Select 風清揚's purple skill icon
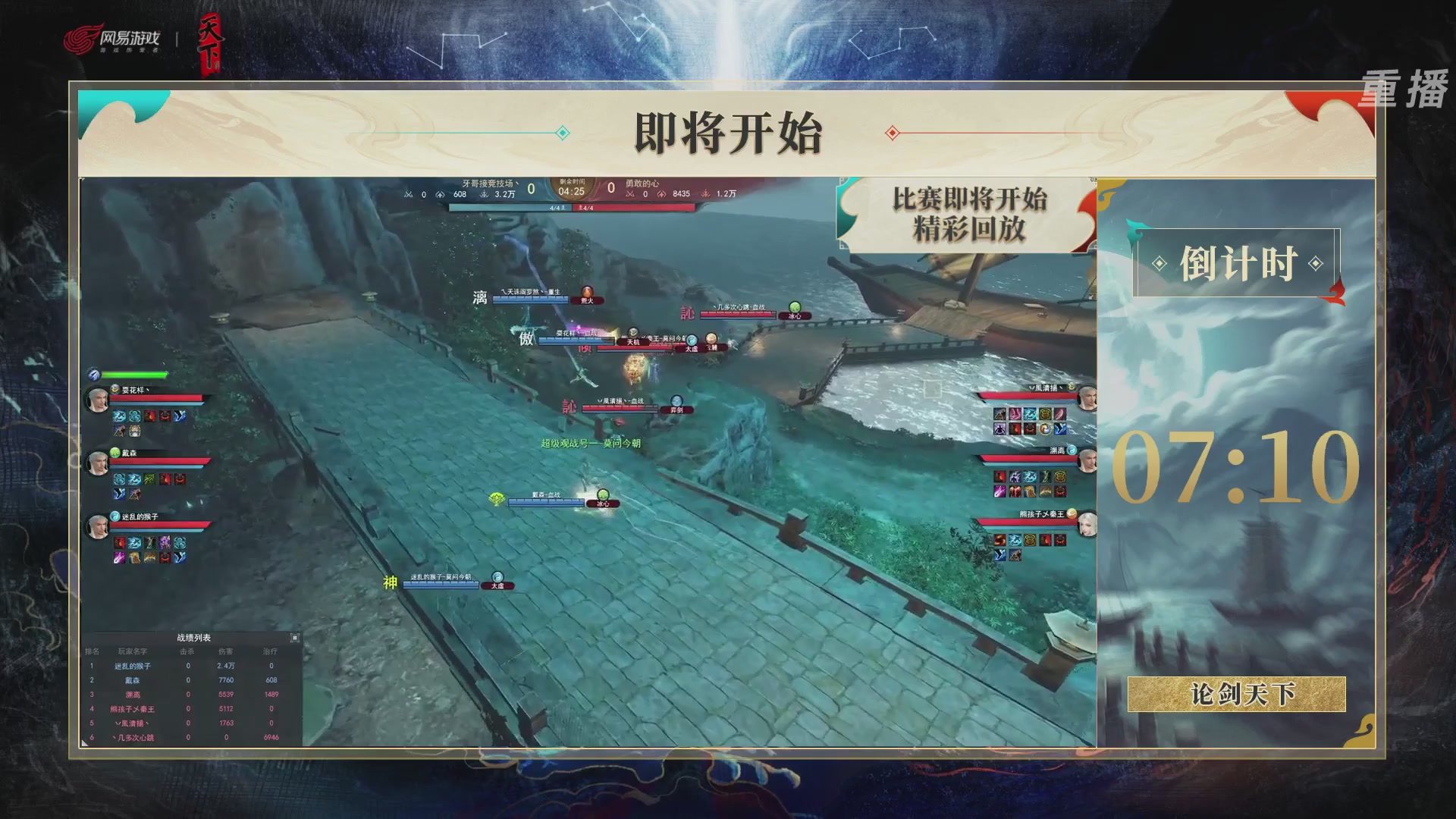This screenshot has height=819, width=1456. coord(1001,428)
